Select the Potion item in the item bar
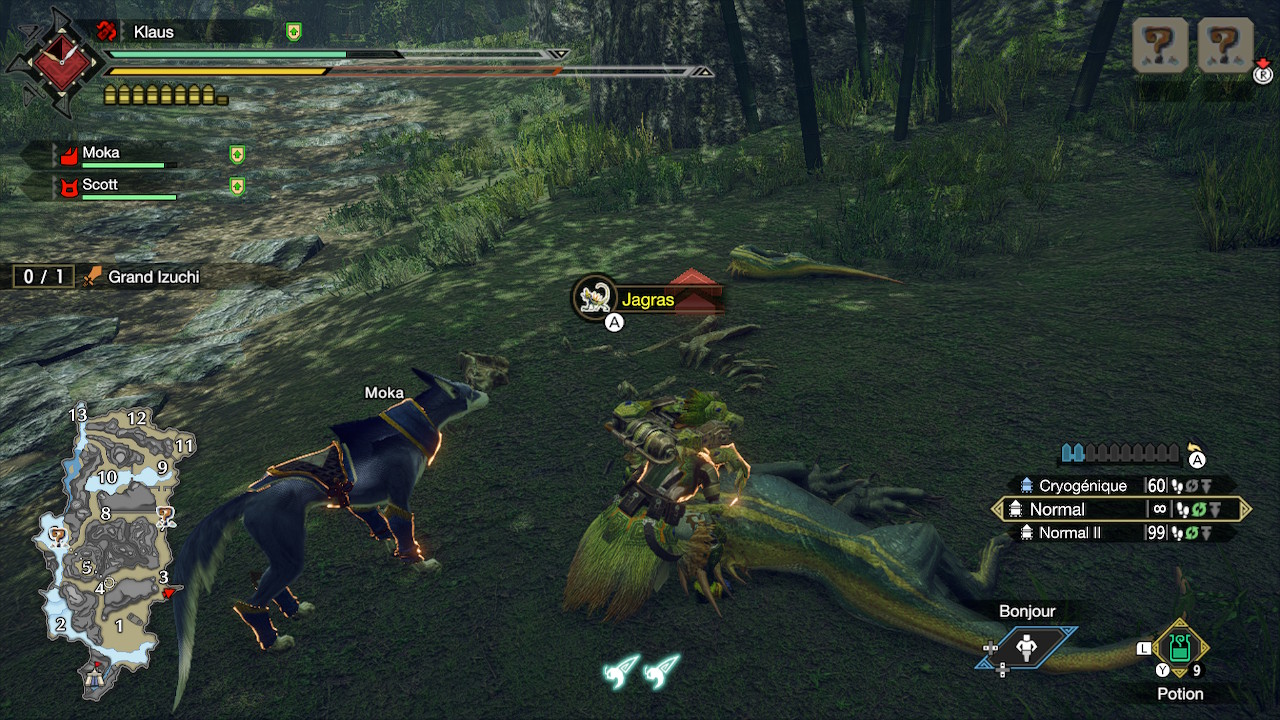Image resolution: width=1280 pixels, height=720 pixels. 1180,648
